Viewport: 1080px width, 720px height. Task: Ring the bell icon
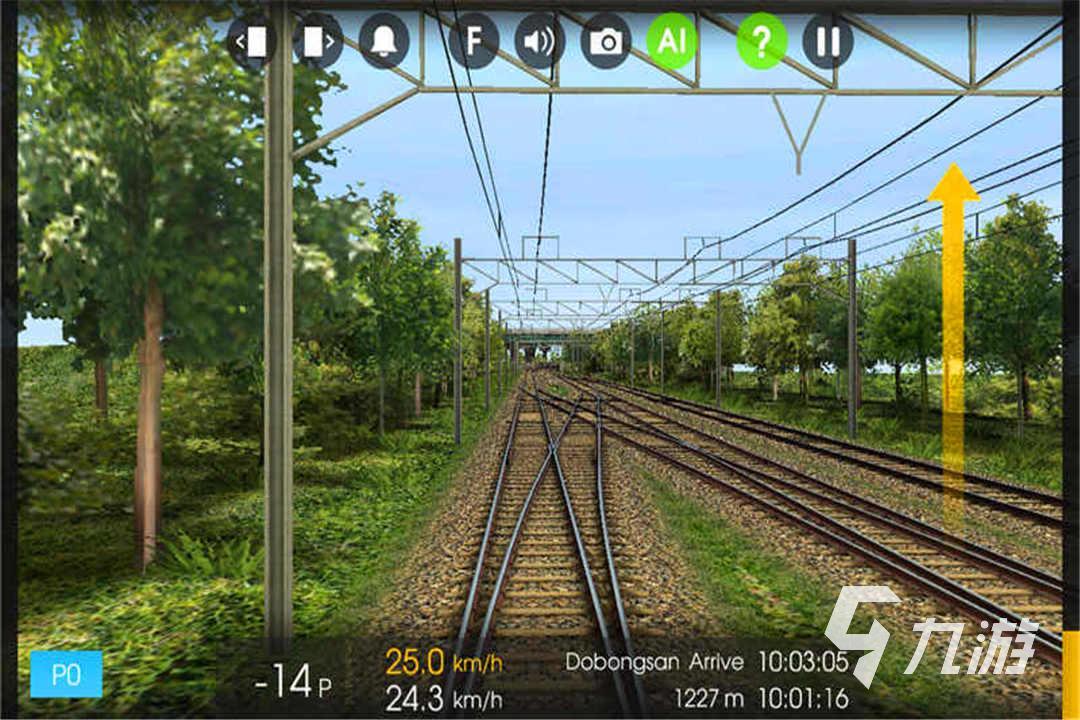tap(384, 41)
